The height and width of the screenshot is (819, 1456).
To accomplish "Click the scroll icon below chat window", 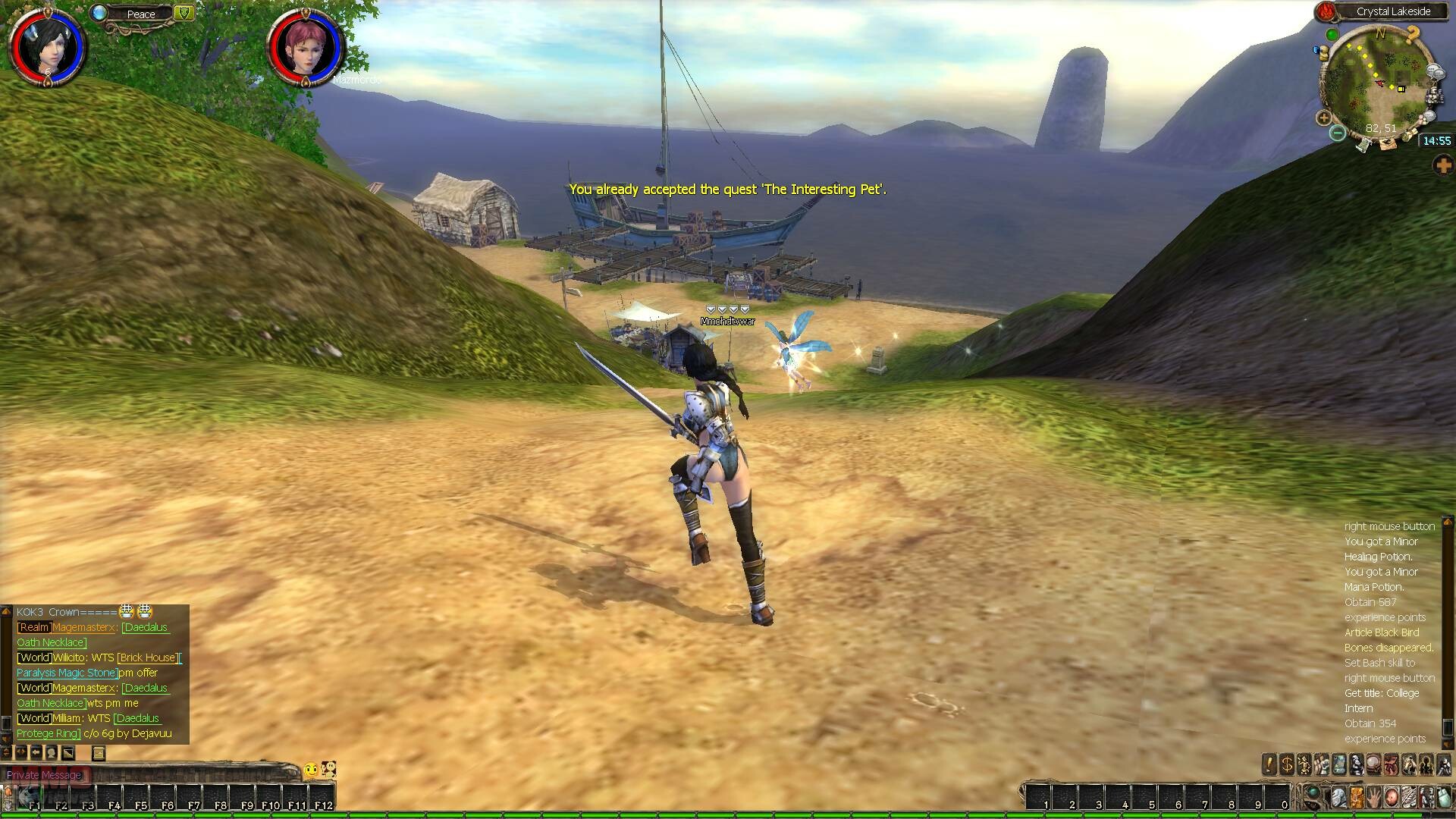I will (x=98, y=753).
